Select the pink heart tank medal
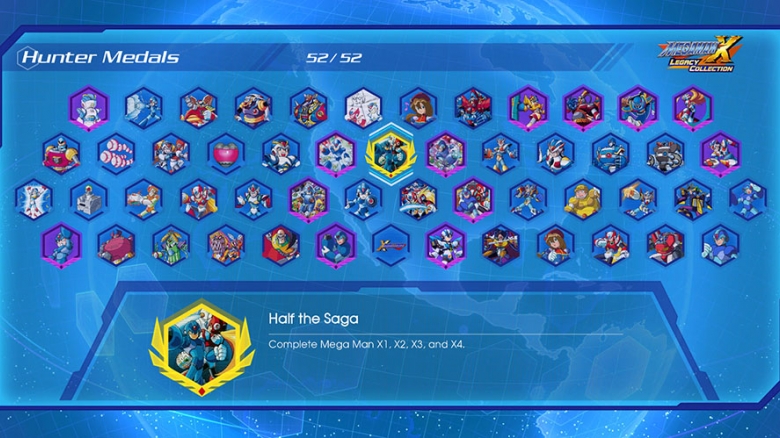 [226, 153]
